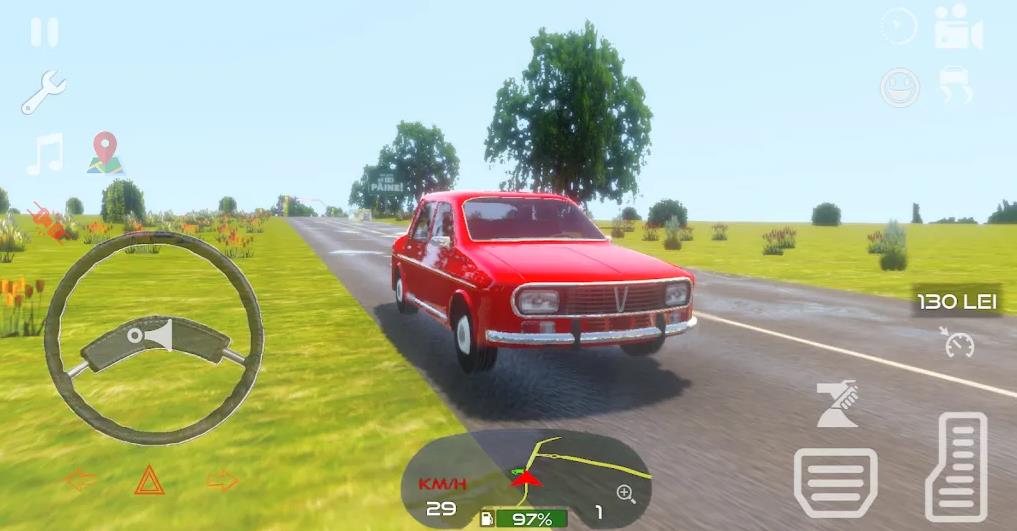Pause the game with the pause icon
This screenshot has width=1017, height=531.
pyautogui.click(x=44, y=32)
